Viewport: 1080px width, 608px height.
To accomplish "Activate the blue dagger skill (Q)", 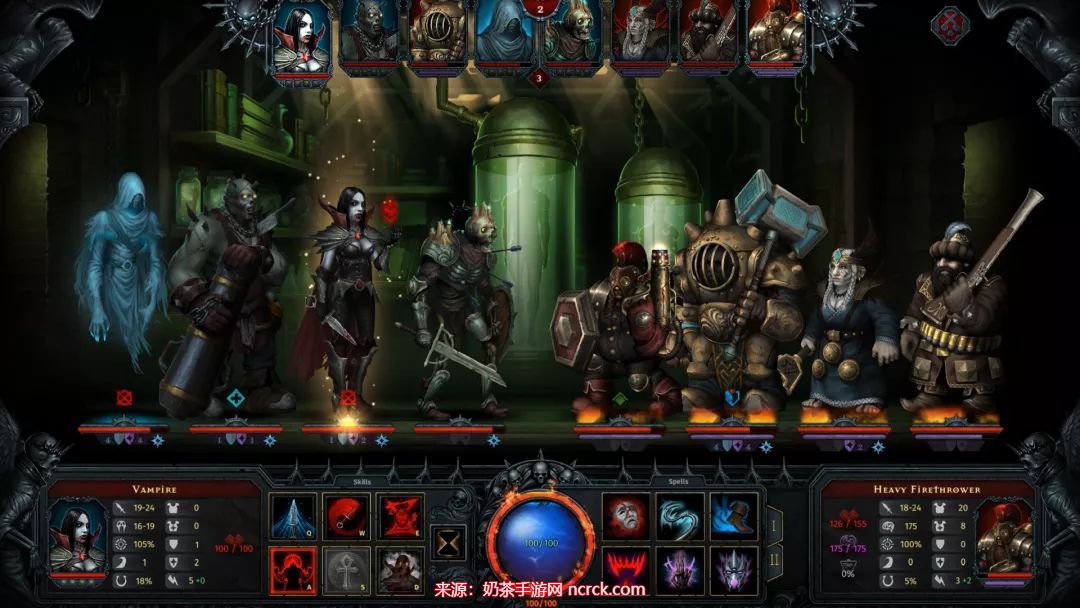I will coord(293,516).
